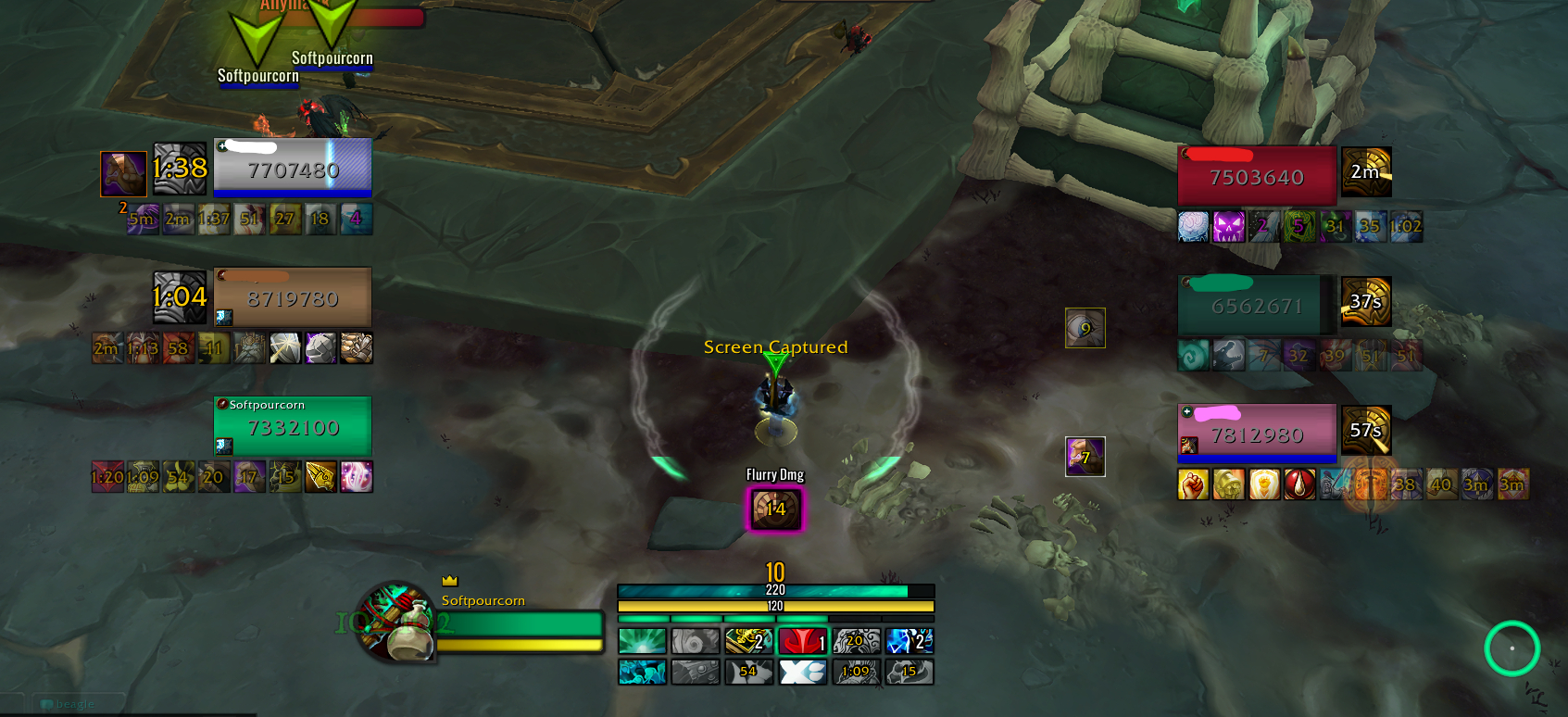Viewport: 1568px width, 717px height.
Task: Click the party trinket icon showing 1:04
Action: click(180, 296)
